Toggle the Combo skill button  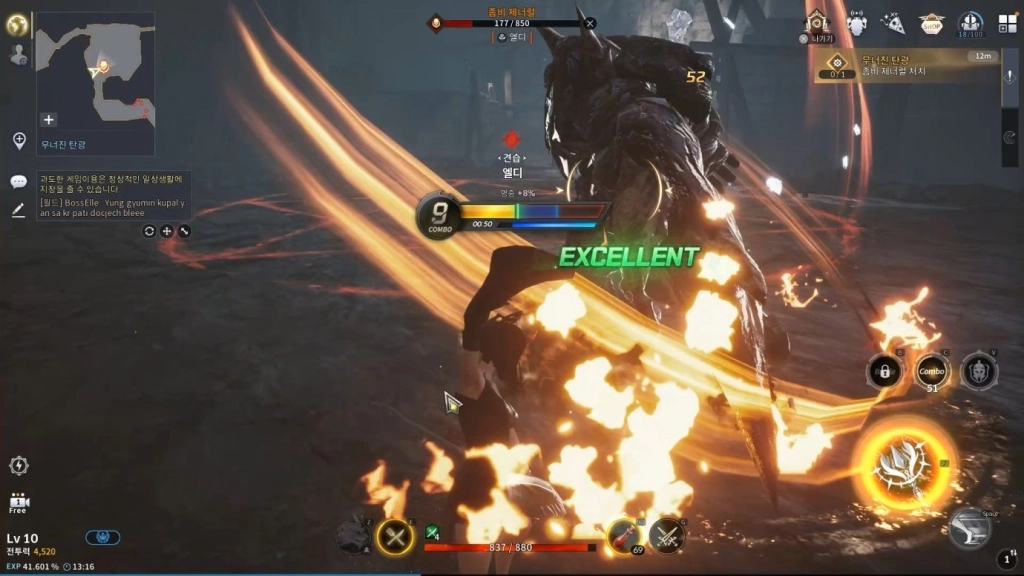click(931, 372)
